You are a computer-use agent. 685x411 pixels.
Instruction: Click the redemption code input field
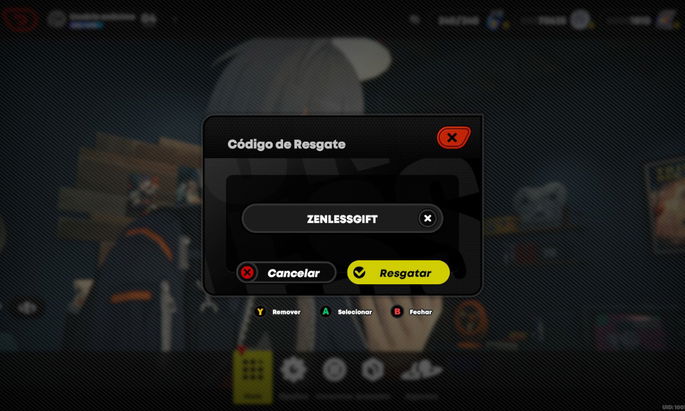[330, 219]
